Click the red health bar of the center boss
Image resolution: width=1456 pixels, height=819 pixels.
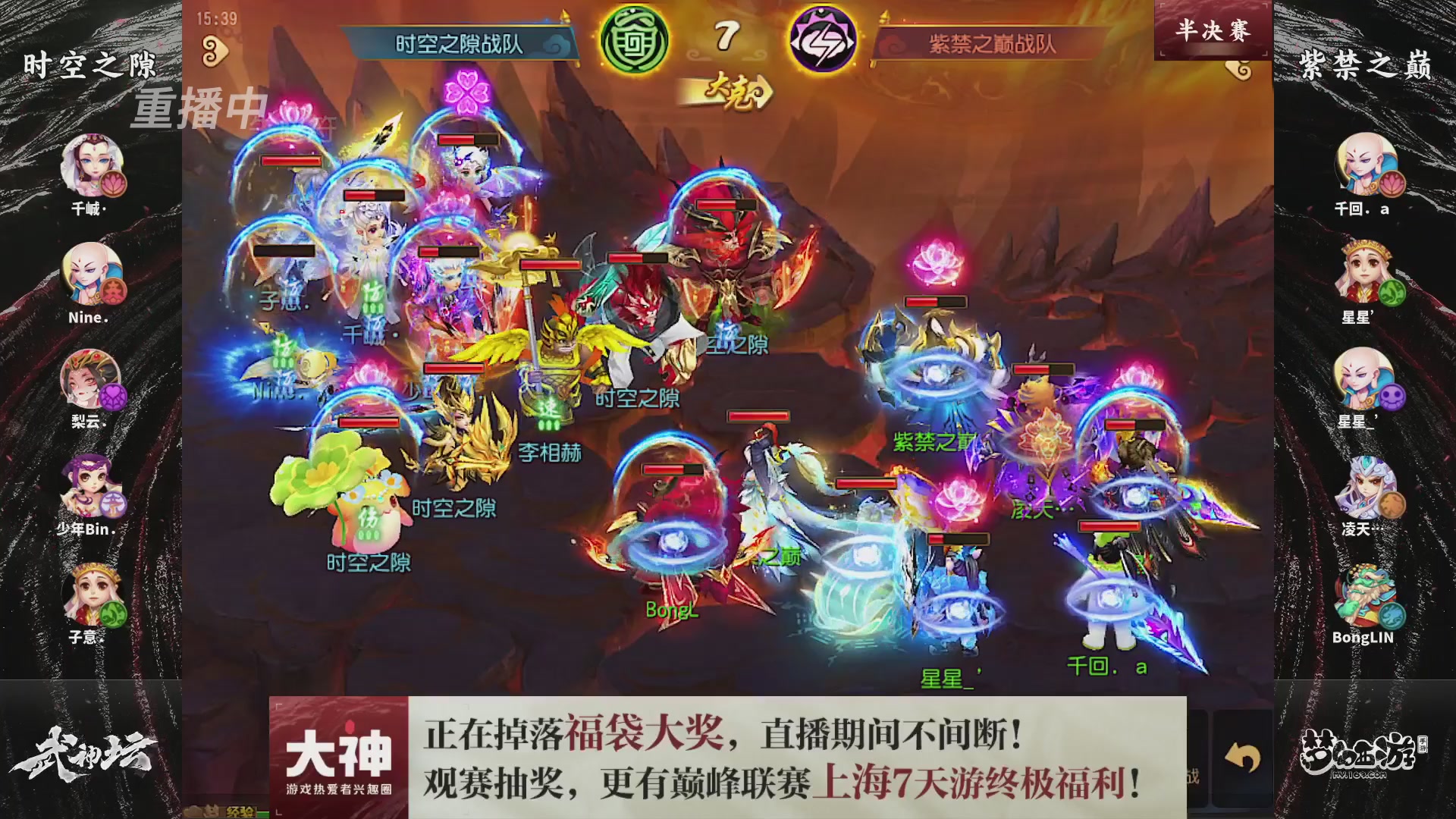tap(720, 206)
